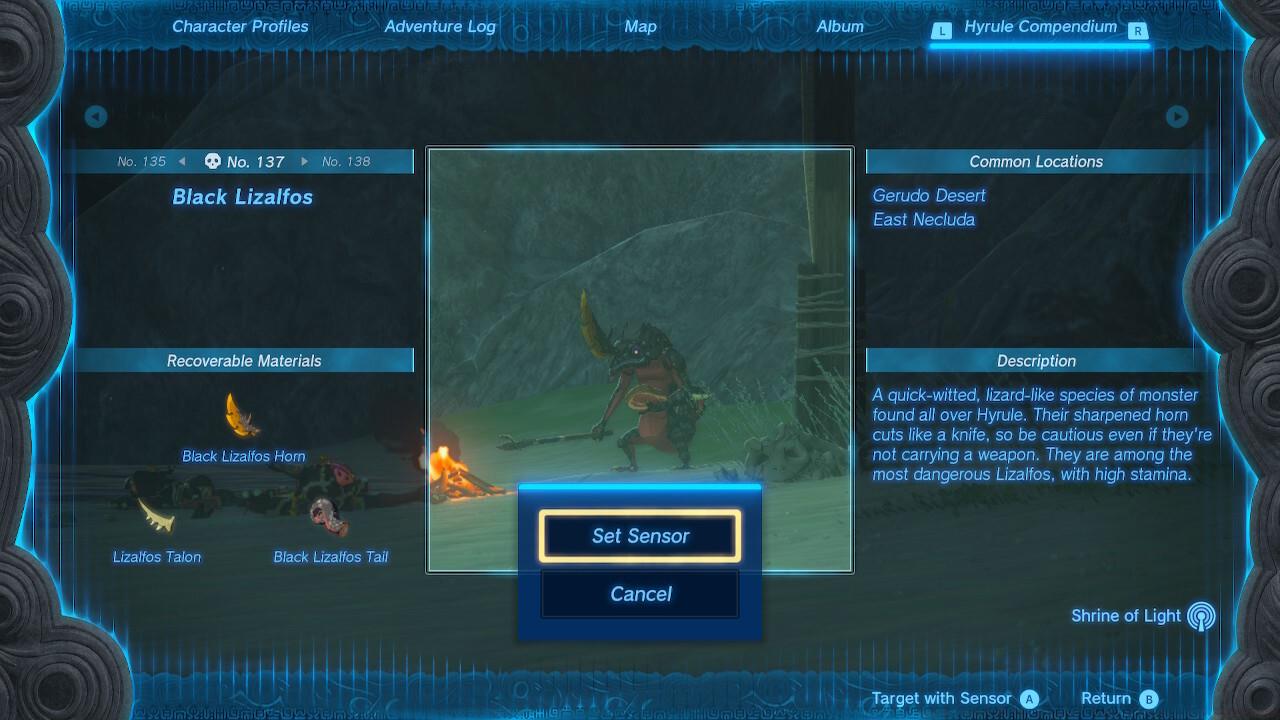Click the L shoulder button icon

941,31
